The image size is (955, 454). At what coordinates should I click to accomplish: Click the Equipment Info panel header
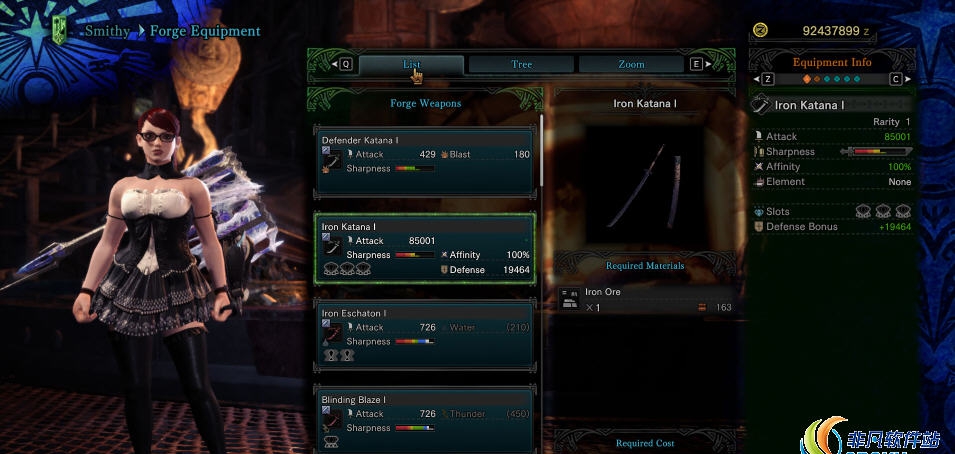tap(832, 62)
